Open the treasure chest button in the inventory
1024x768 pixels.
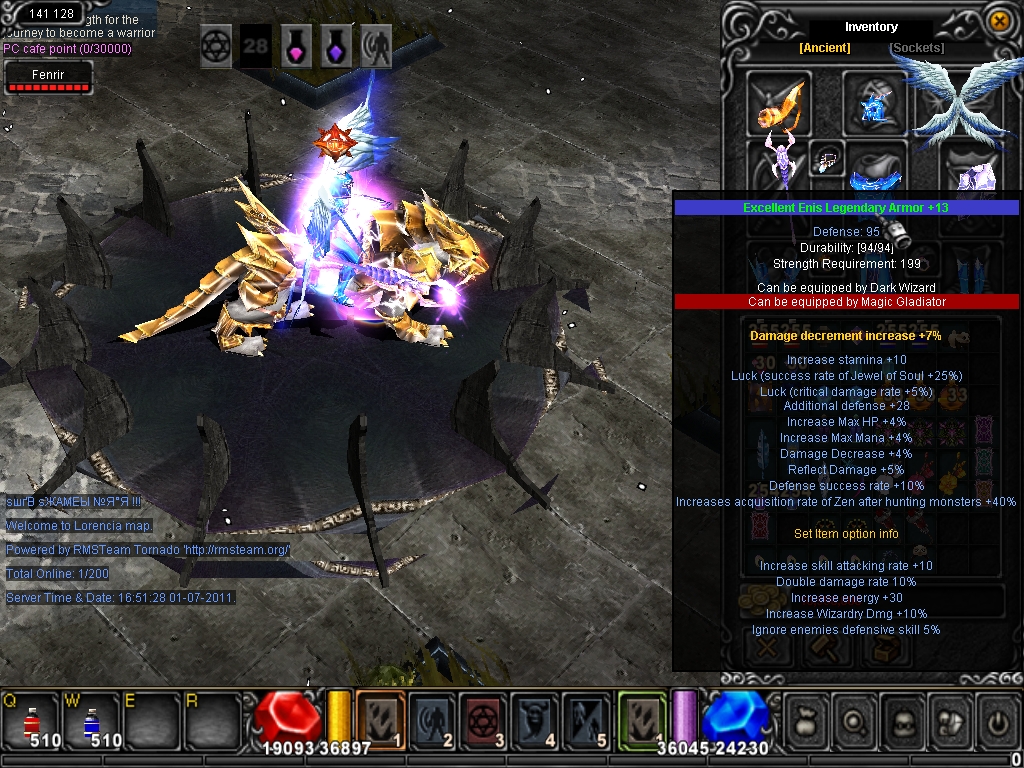click(887, 650)
